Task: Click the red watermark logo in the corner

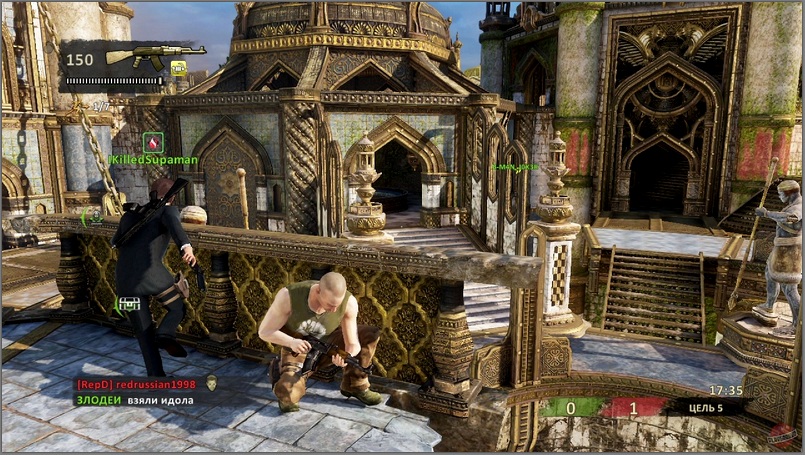Action: [x=781, y=435]
